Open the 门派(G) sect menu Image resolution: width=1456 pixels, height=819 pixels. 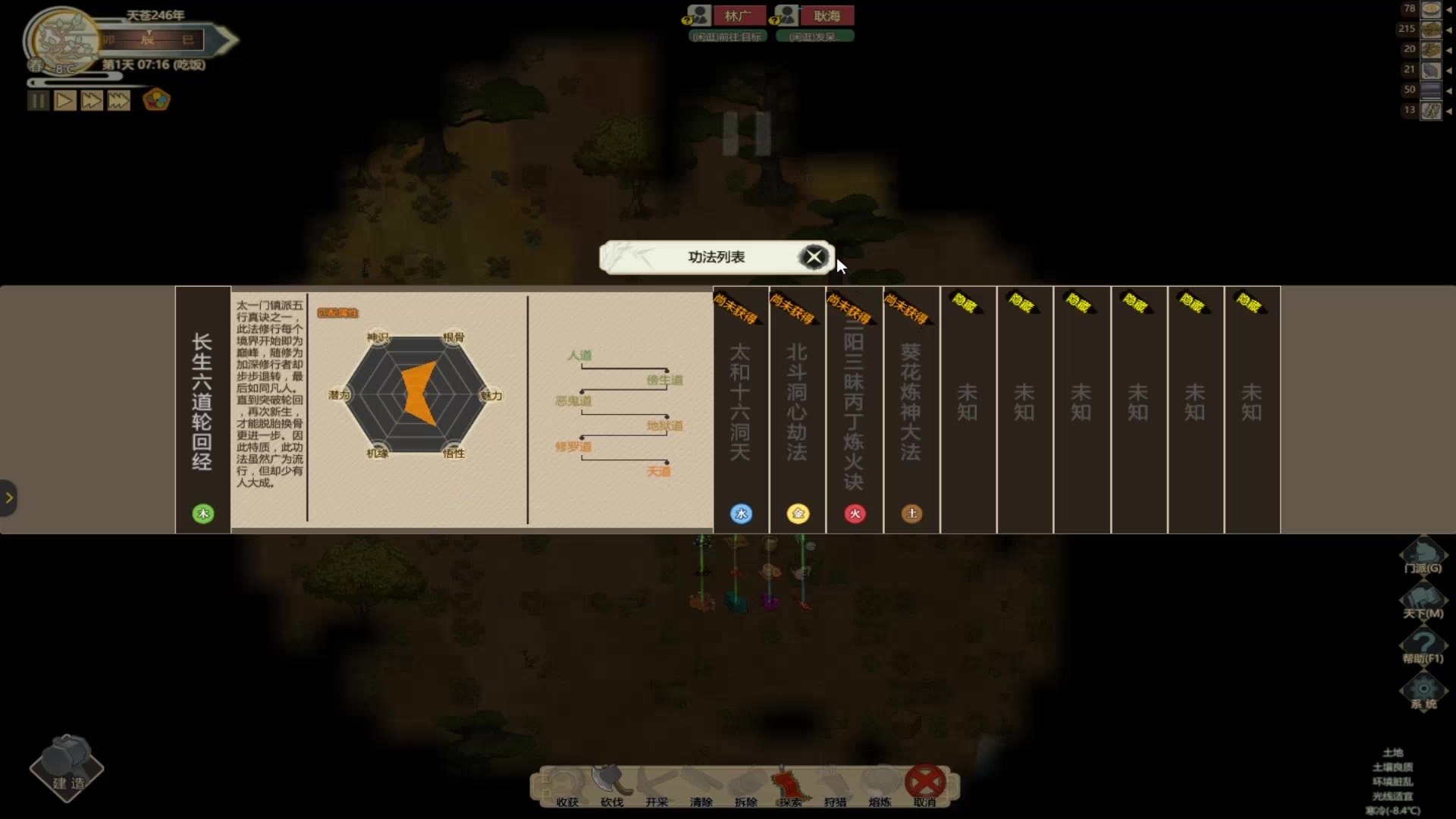[x=1423, y=556]
